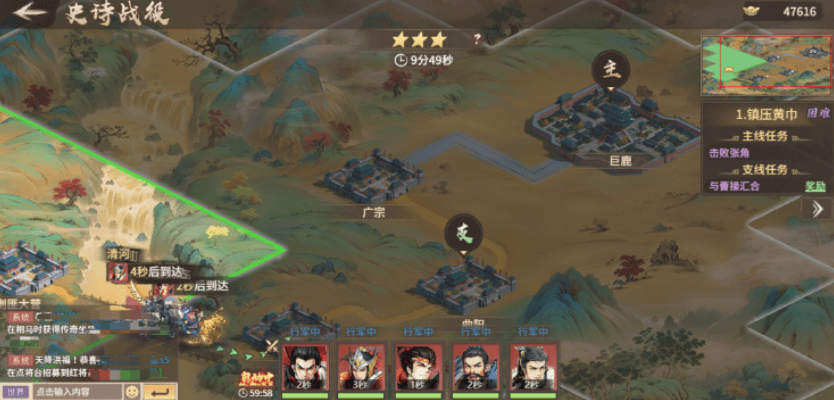Viewport: 834px width, 400px height.
Task: Open the gold ingot currency display
Action: coord(781,11)
